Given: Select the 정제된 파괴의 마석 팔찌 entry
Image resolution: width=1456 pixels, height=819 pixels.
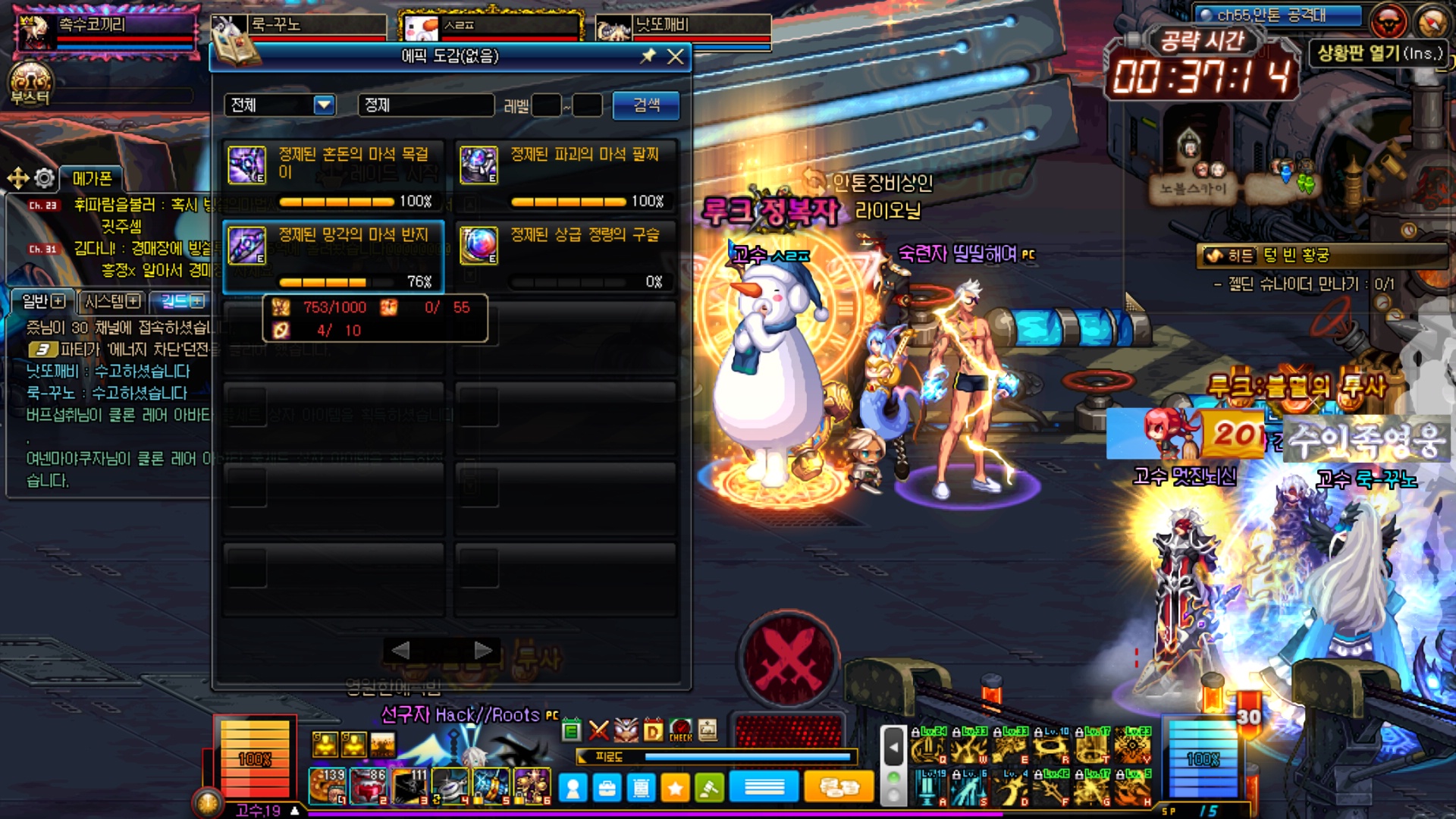Looking at the screenshot, I should [x=566, y=176].
